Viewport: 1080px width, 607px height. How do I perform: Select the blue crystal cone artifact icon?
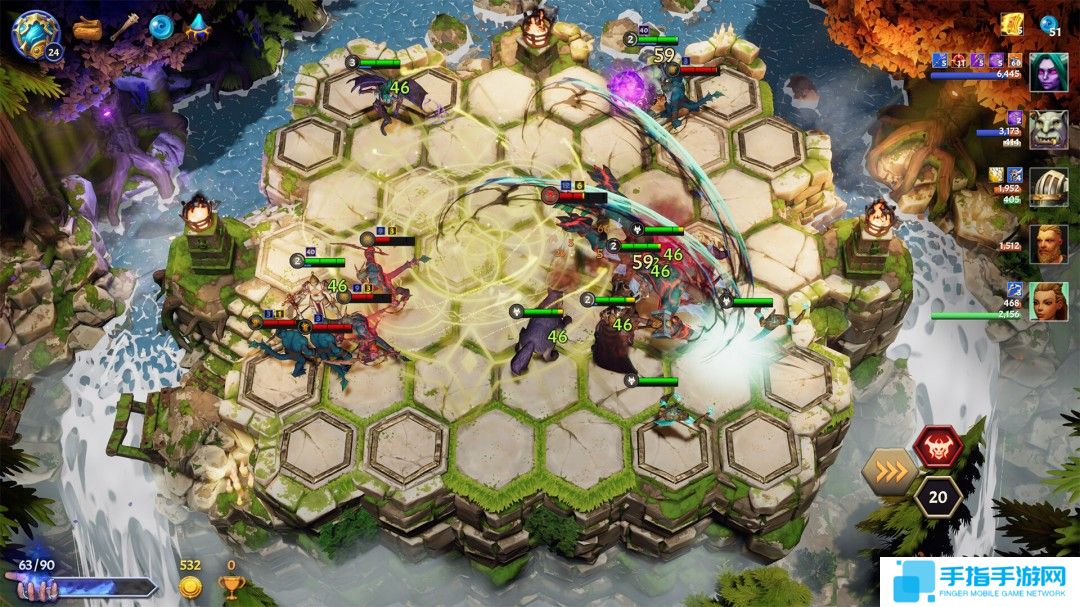click(x=197, y=27)
